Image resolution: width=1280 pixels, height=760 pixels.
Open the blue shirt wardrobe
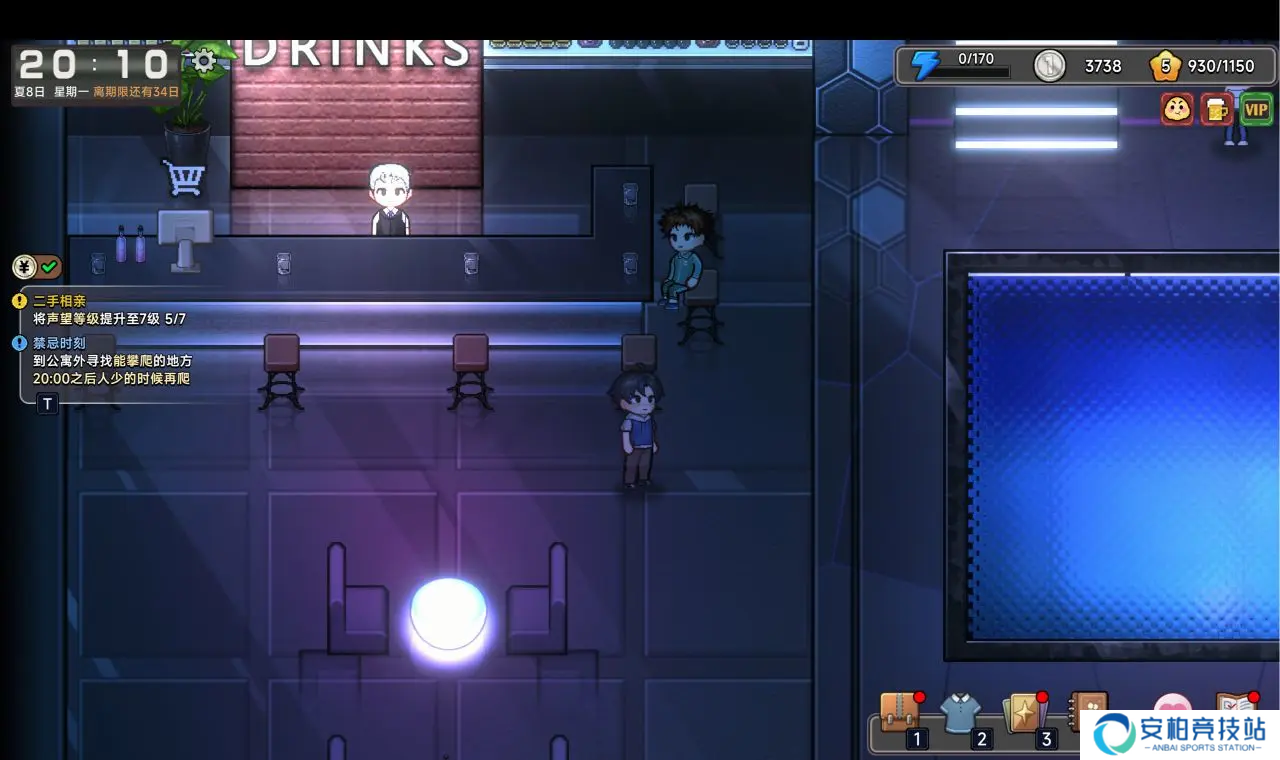(x=961, y=714)
